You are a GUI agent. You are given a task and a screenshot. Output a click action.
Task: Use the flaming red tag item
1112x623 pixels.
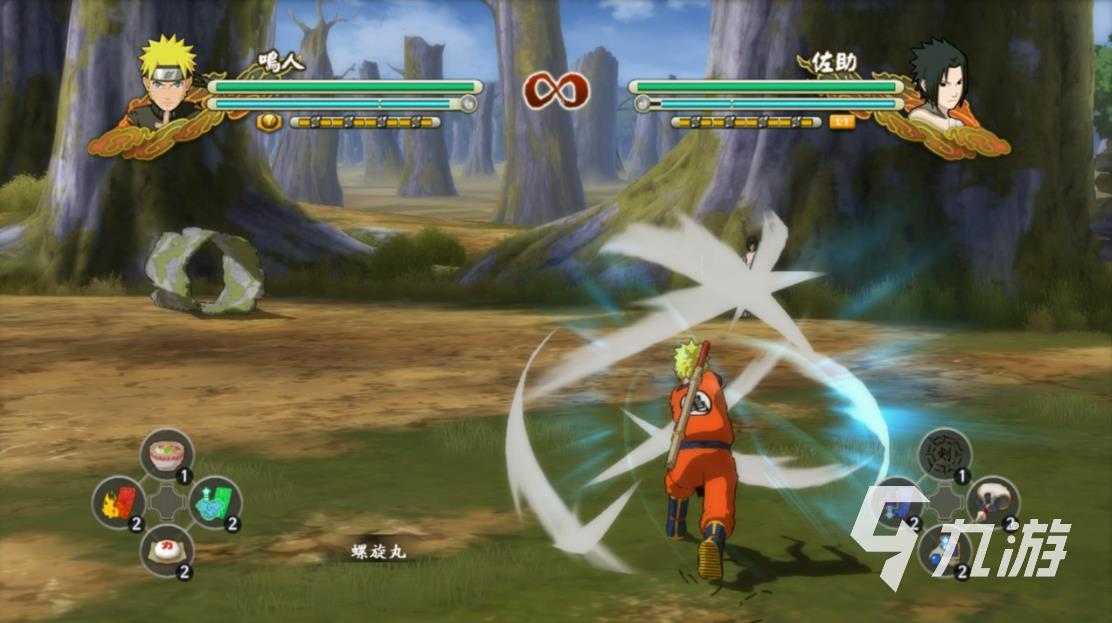click(119, 502)
